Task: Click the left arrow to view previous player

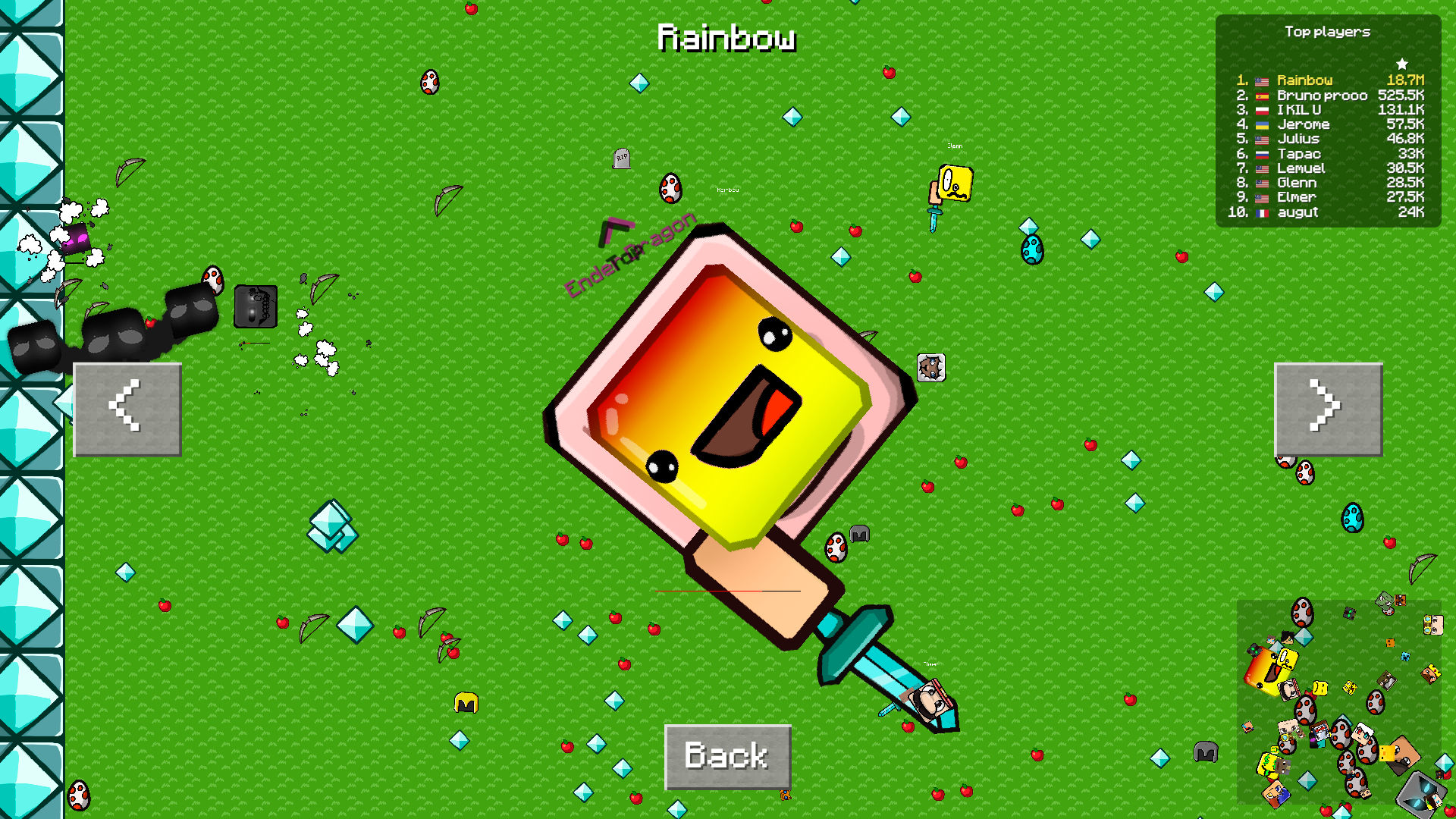Action: [x=127, y=409]
